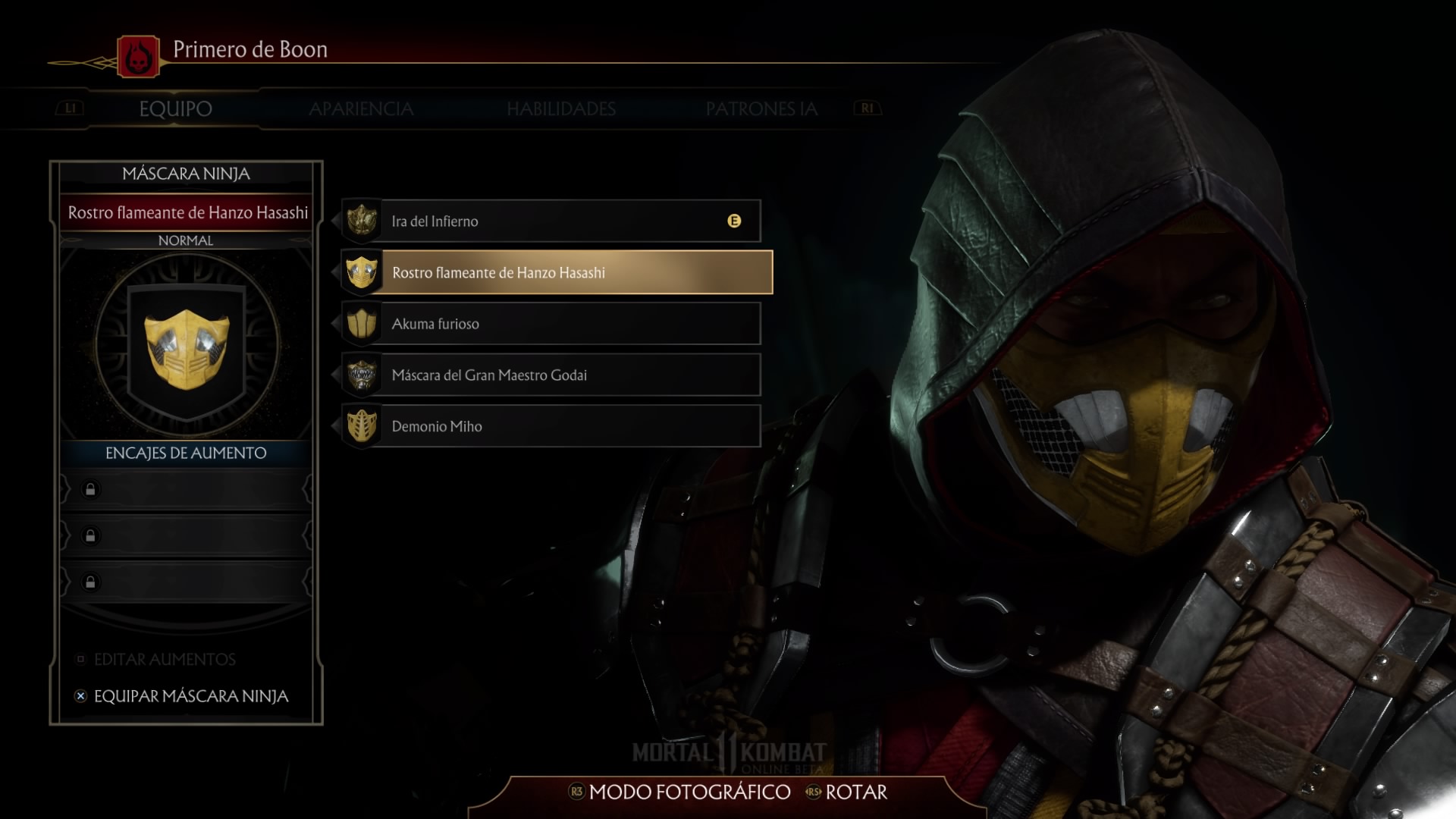Select the Ira del Infierno mask
This screenshot has width=1456, height=819.
coord(551,221)
